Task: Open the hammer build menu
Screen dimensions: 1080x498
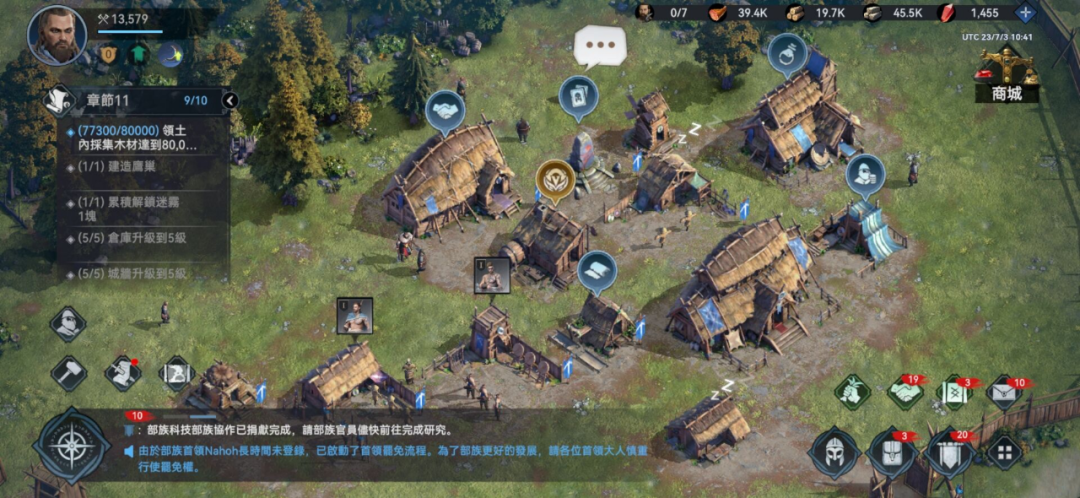Action: (69, 372)
